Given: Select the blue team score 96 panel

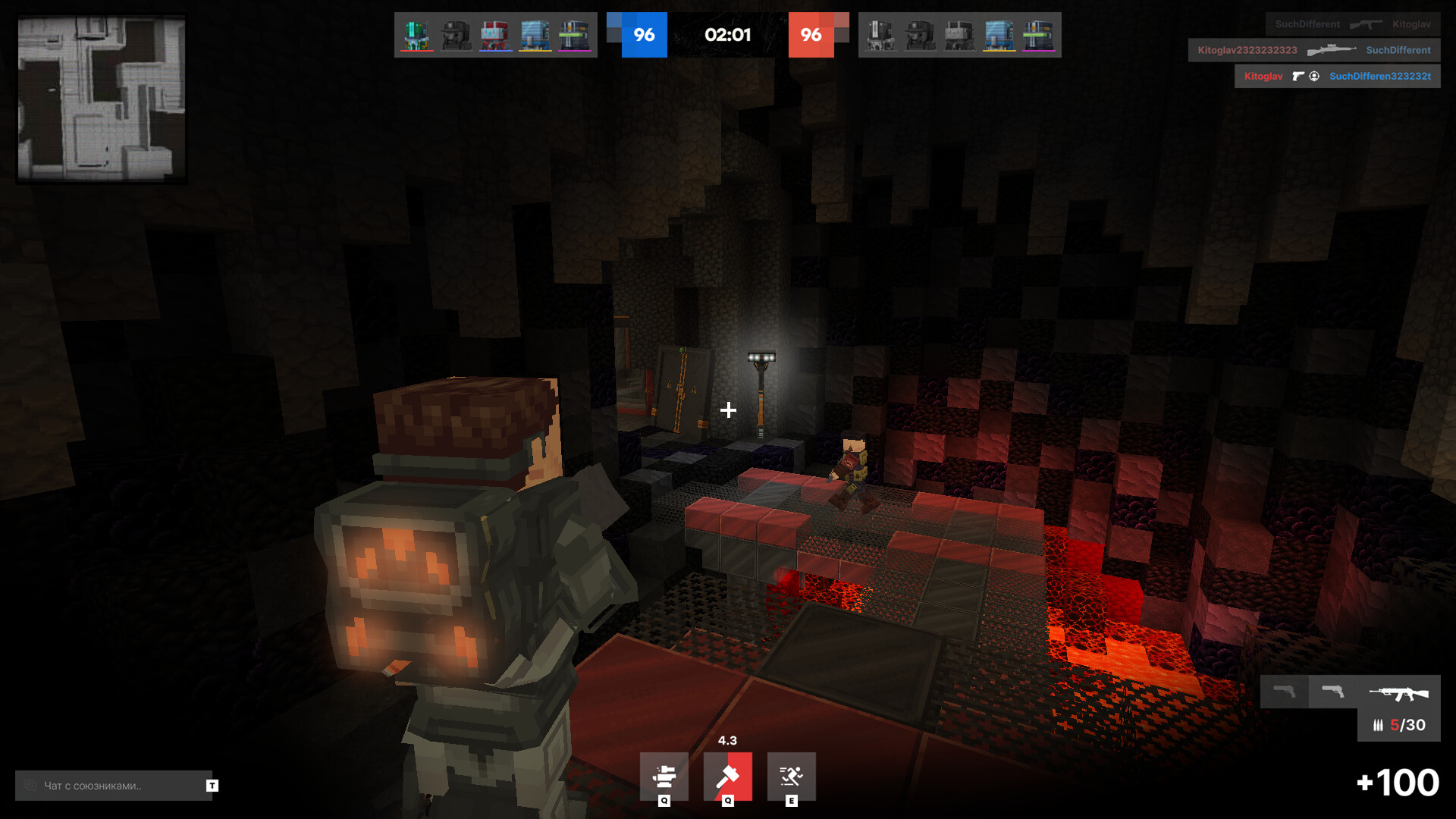Looking at the screenshot, I should click(644, 35).
